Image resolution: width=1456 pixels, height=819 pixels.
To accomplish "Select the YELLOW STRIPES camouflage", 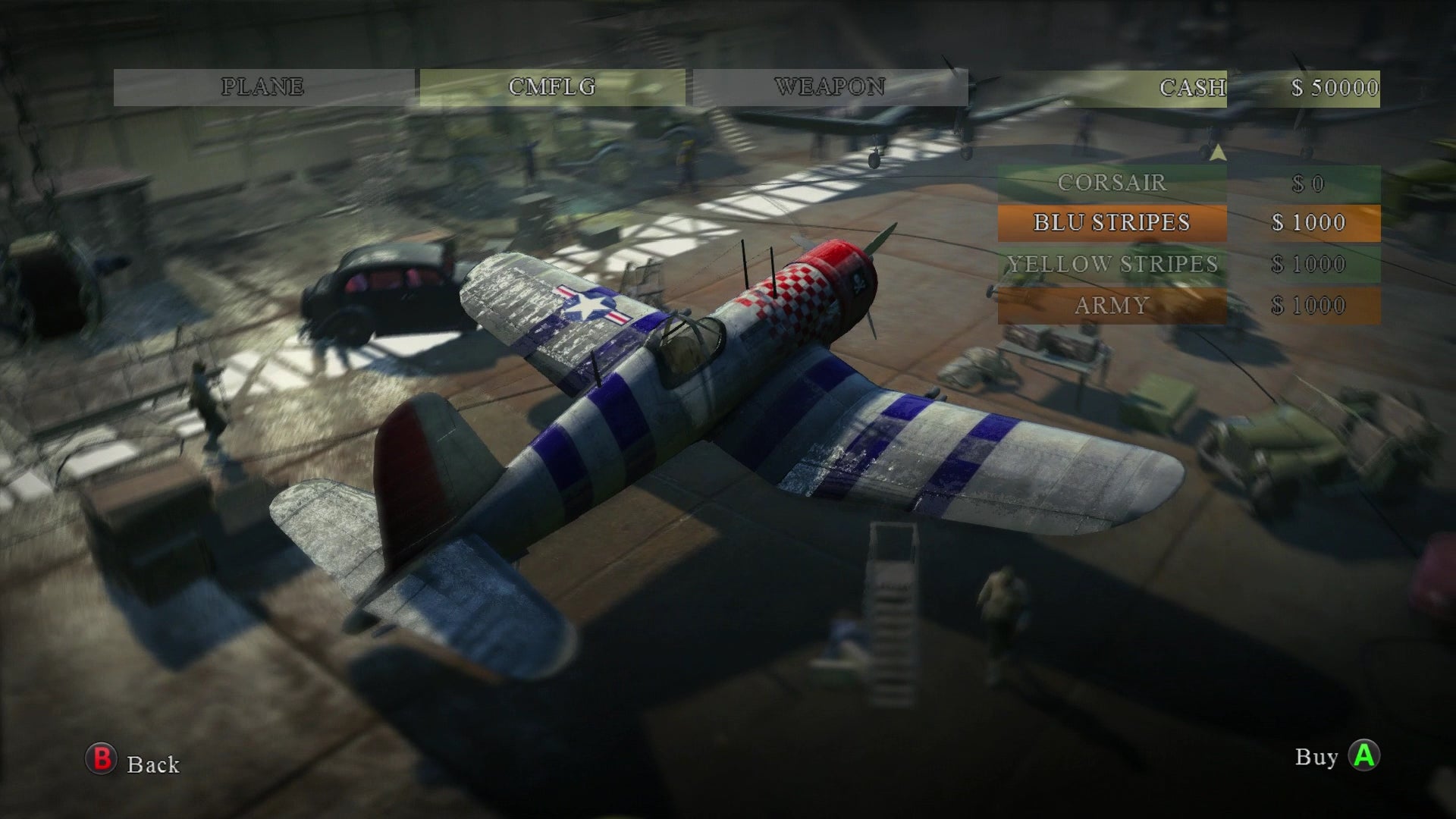I will coord(1113,264).
